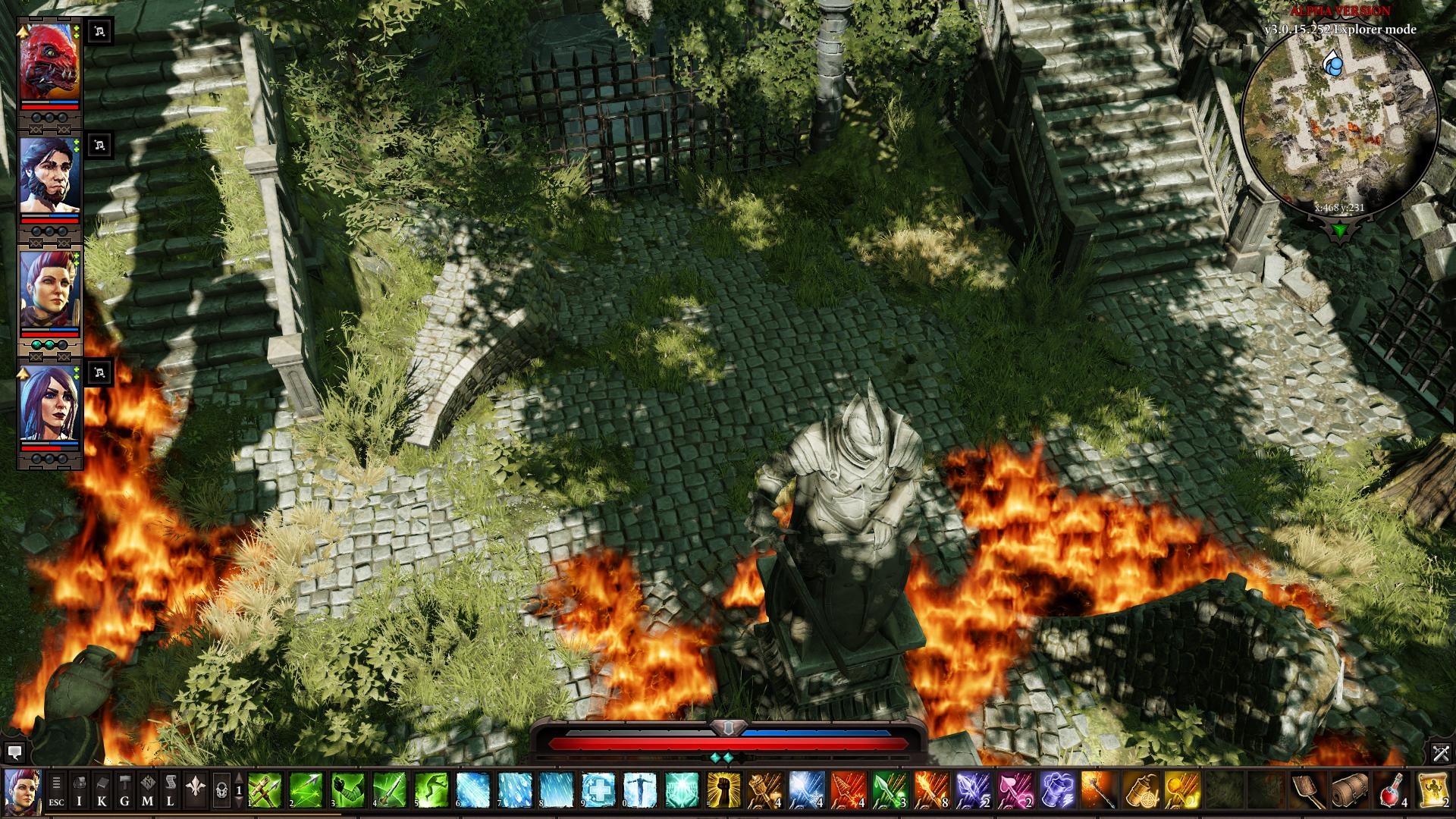This screenshot has width=1456, height=819.
Task: Select the bearded dark-haired man portrait
Action: tap(49, 177)
